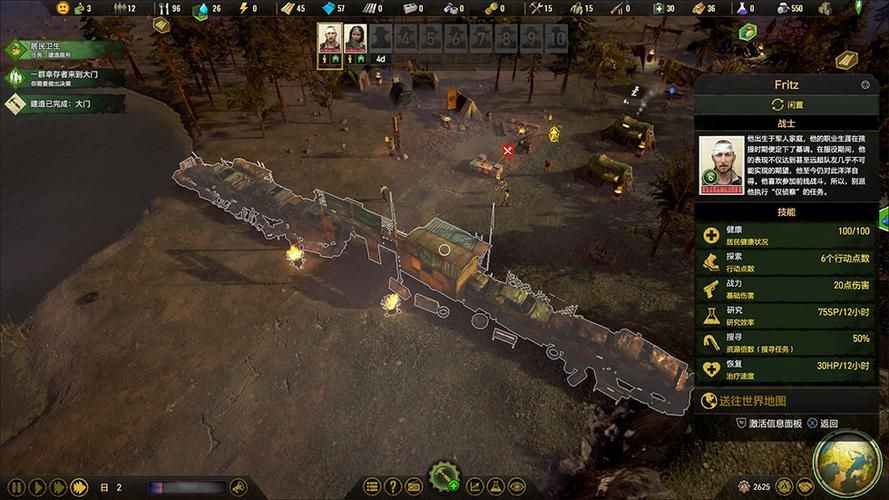Set game speed to double fast-forward
Screen dimensions: 889x500
point(57,488)
